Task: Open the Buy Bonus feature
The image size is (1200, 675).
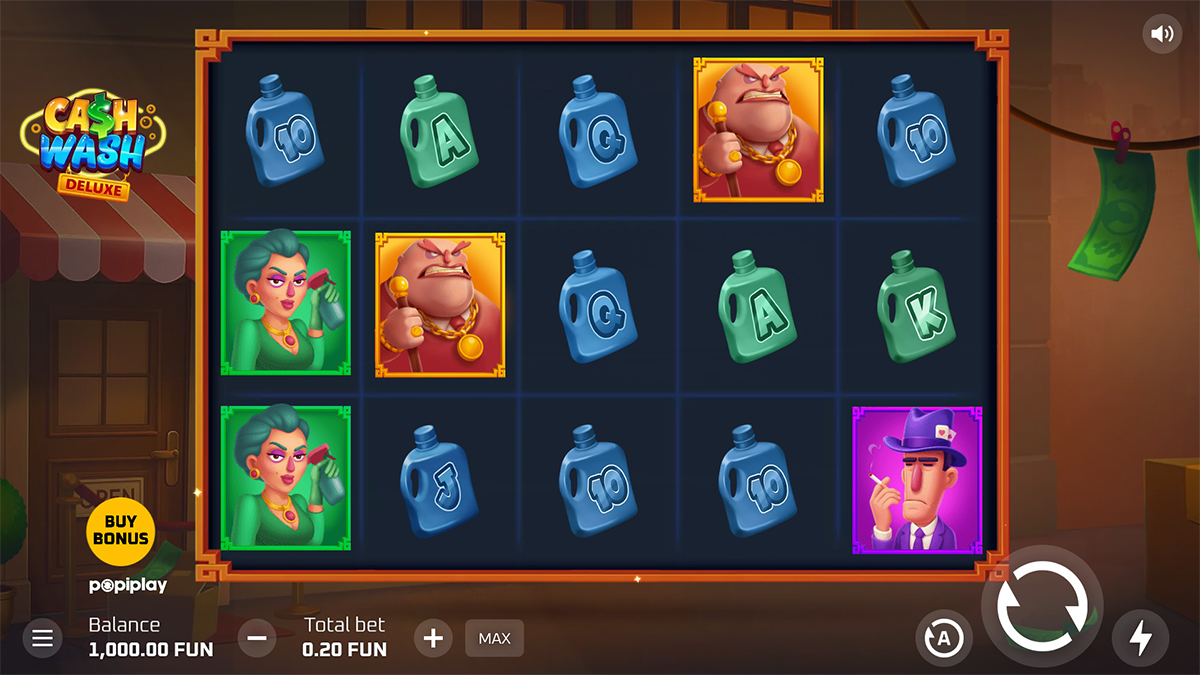Action: (120, 530)
